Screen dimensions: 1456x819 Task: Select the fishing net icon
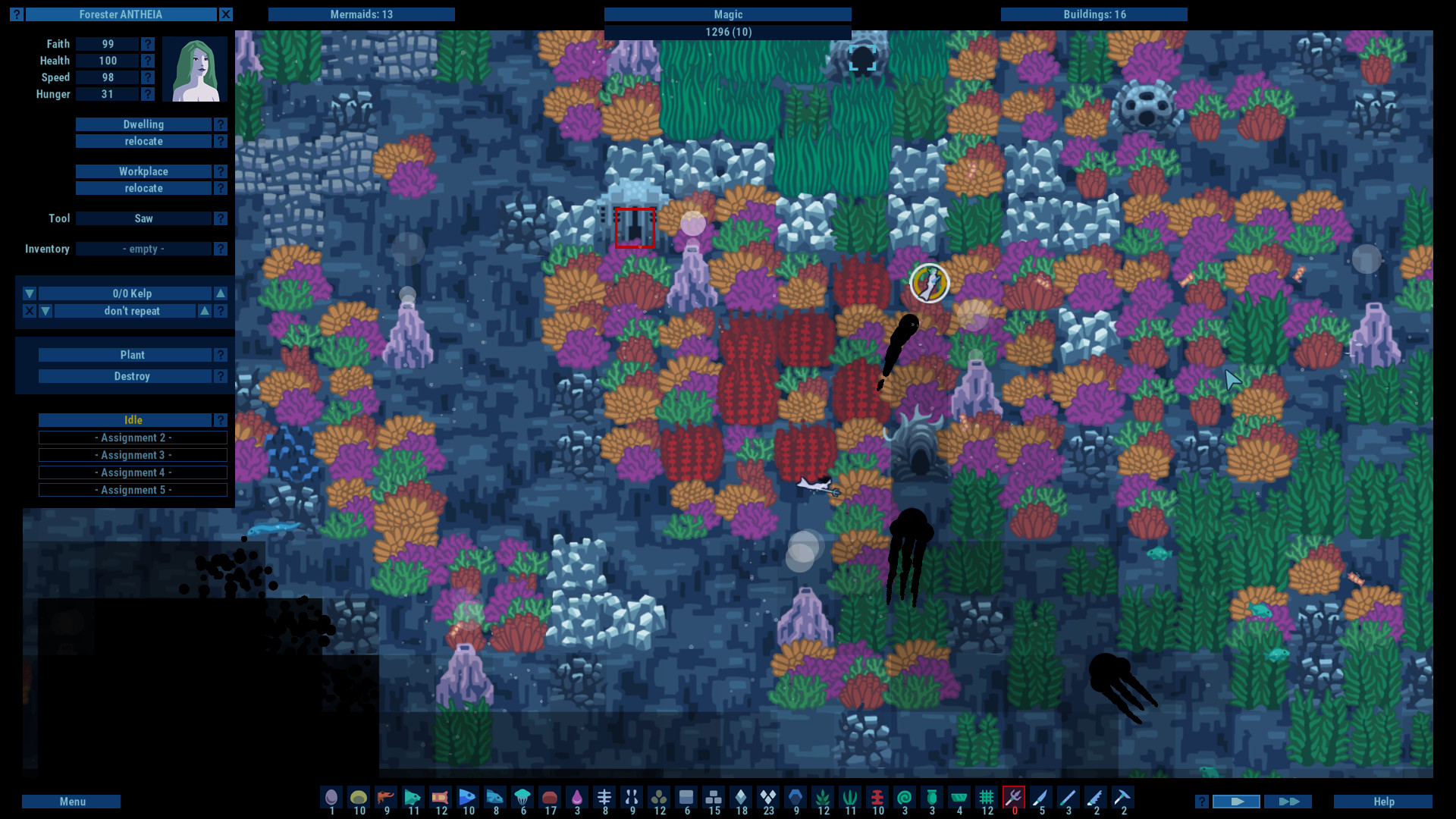987,798
